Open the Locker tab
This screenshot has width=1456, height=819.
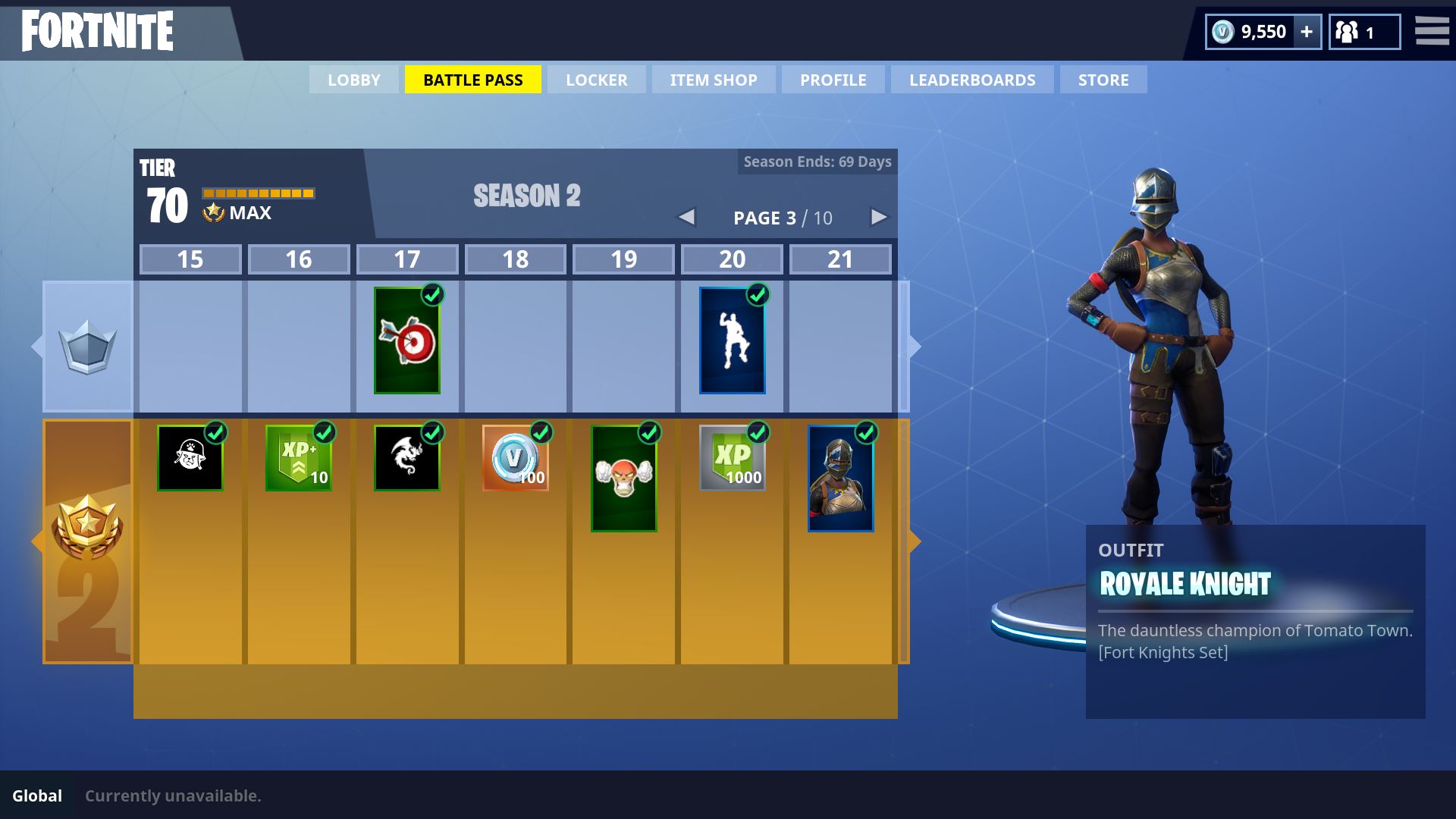pos(596,80)
